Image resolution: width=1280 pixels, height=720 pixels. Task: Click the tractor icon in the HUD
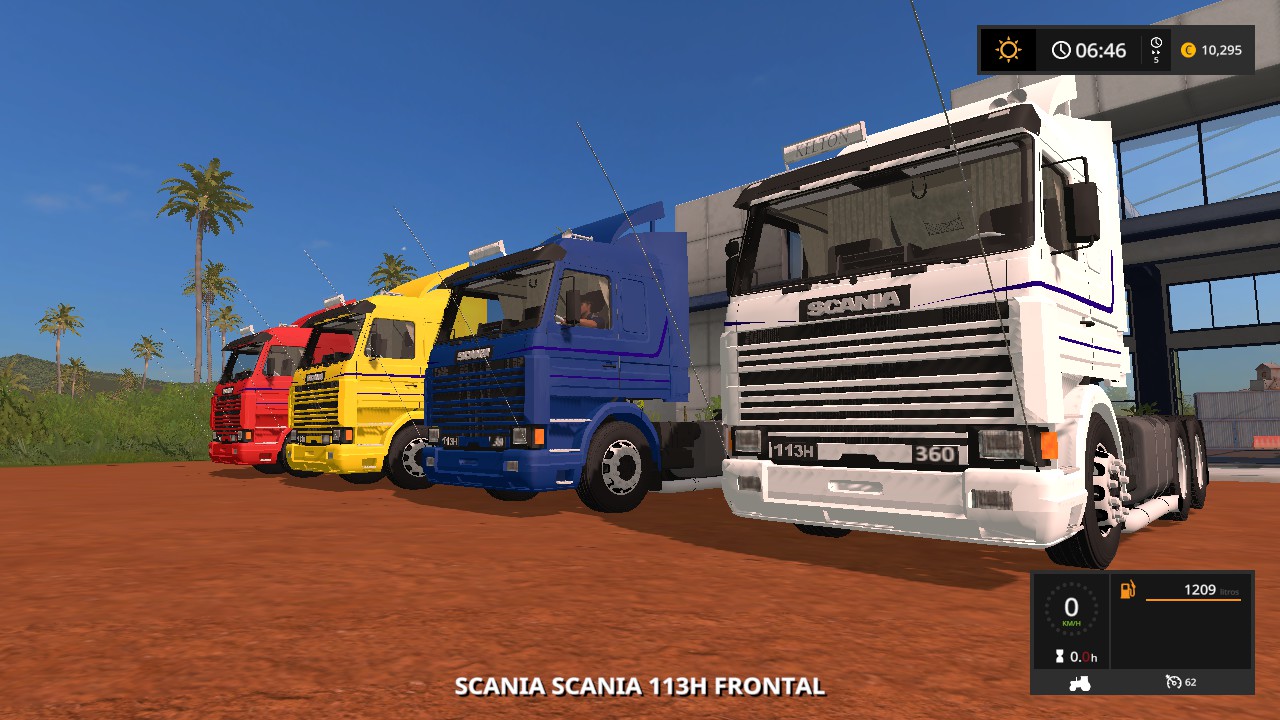tap(1080, 682)
